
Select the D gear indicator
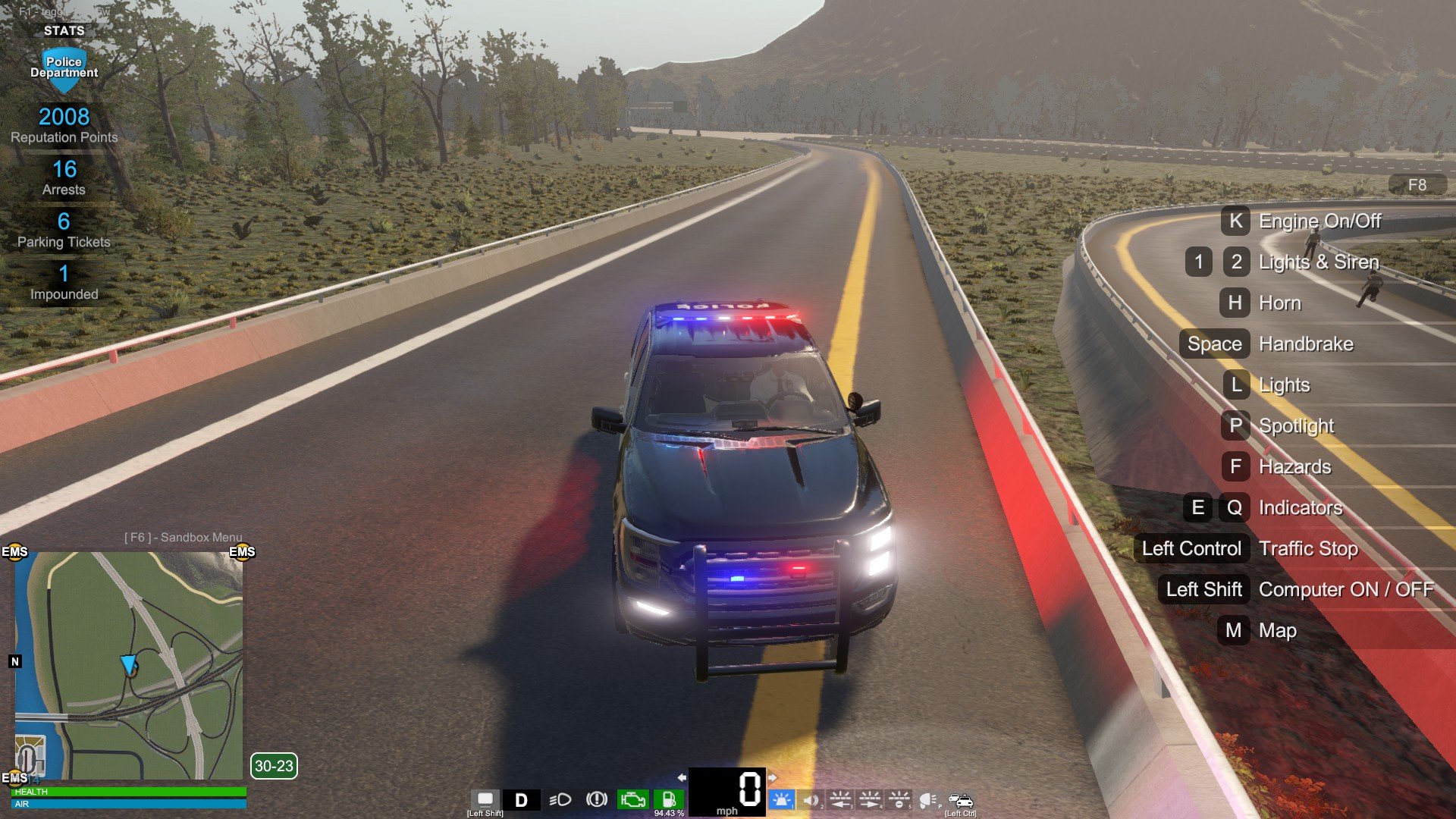pyautogui.click(x=521, y=800)
